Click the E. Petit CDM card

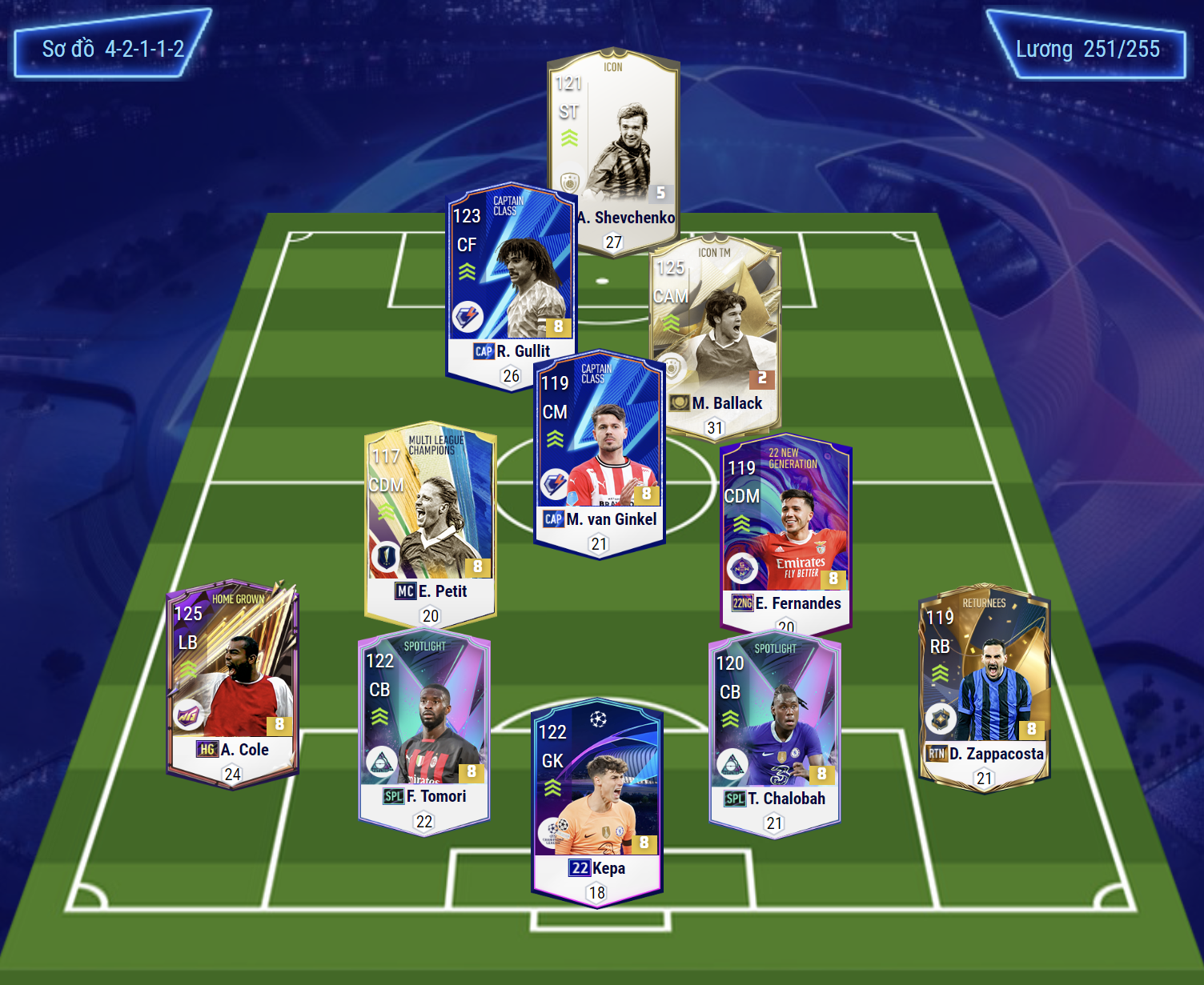[x=430, y=520]
